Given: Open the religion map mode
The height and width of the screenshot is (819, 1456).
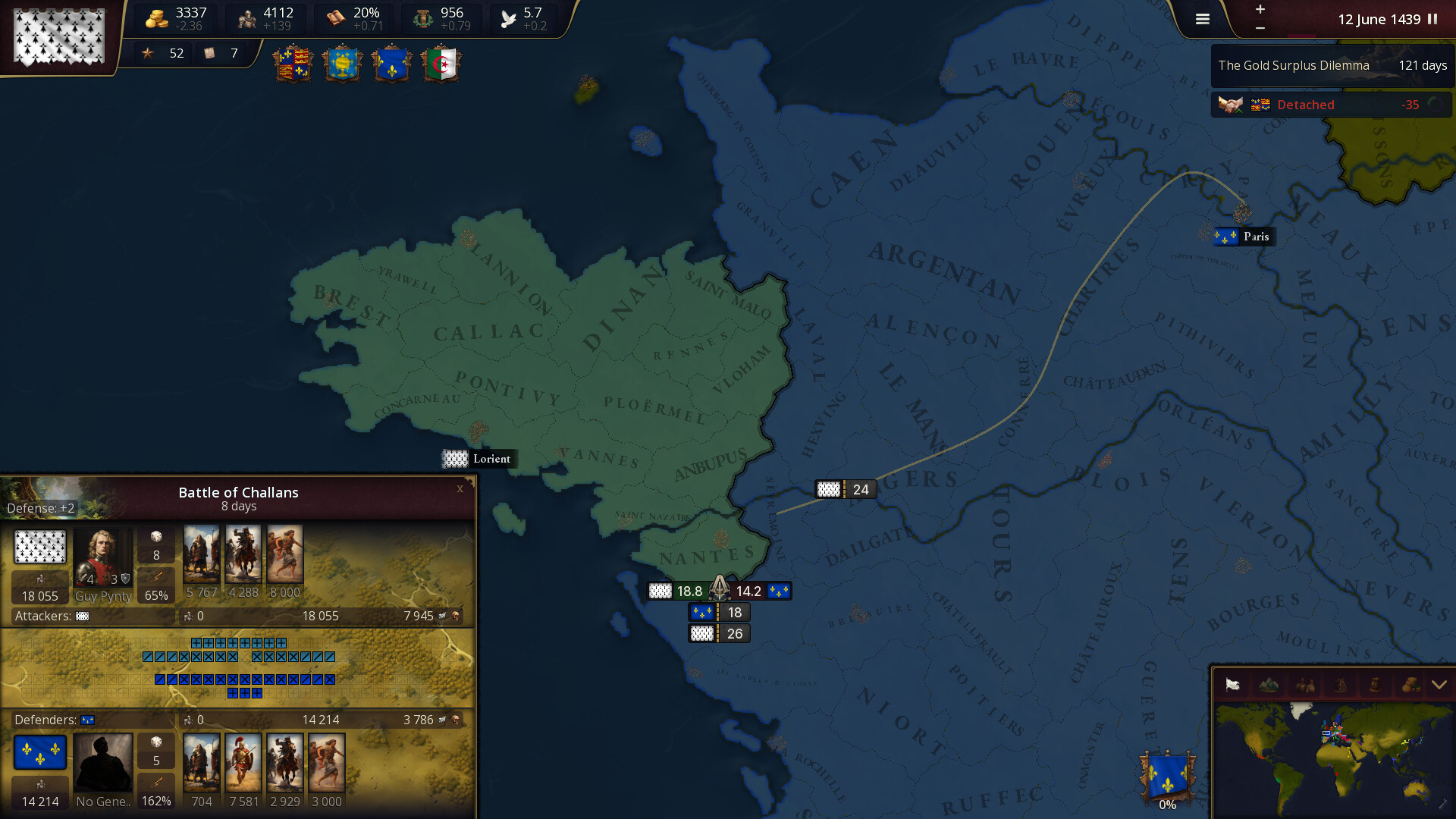Looking at the screenshot, I should point(1339,686).
